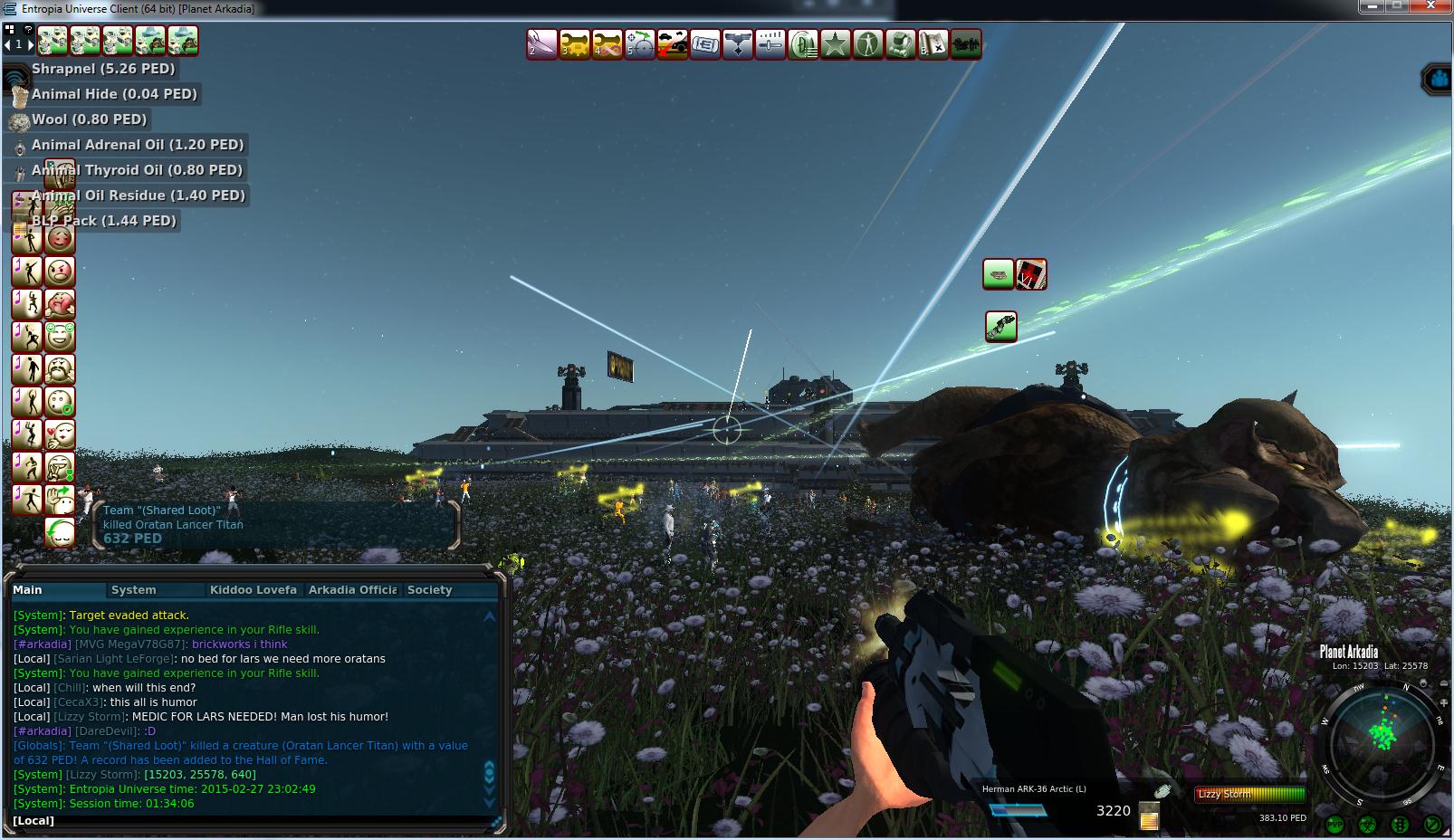Image resolution: width=1454 pixels, height=840 pixels.
Task: Activate the yellow wrench and gear repair icon
Action: (x=575, y=43)
